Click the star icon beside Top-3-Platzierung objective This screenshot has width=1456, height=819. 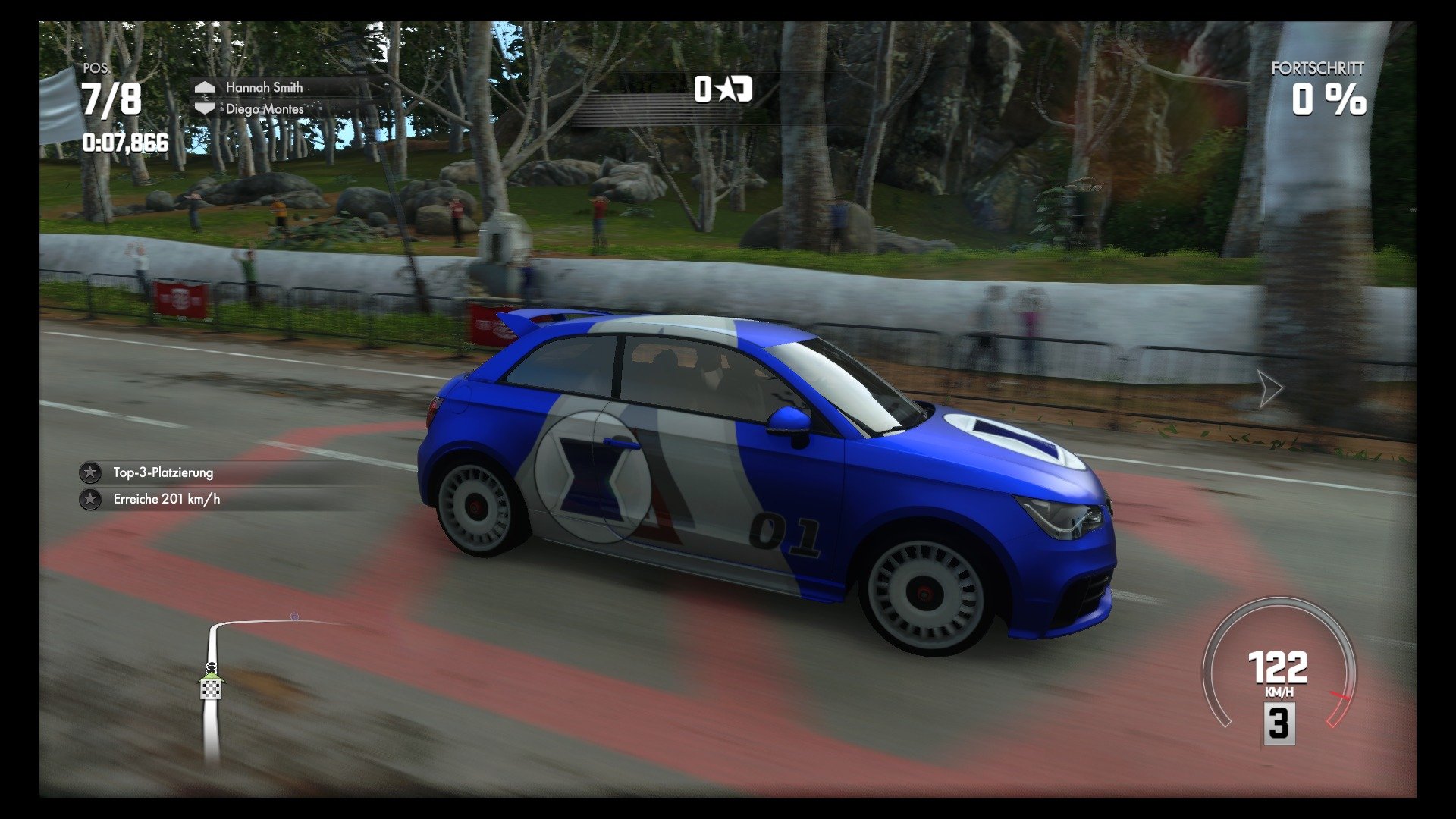tap(90, 472)
